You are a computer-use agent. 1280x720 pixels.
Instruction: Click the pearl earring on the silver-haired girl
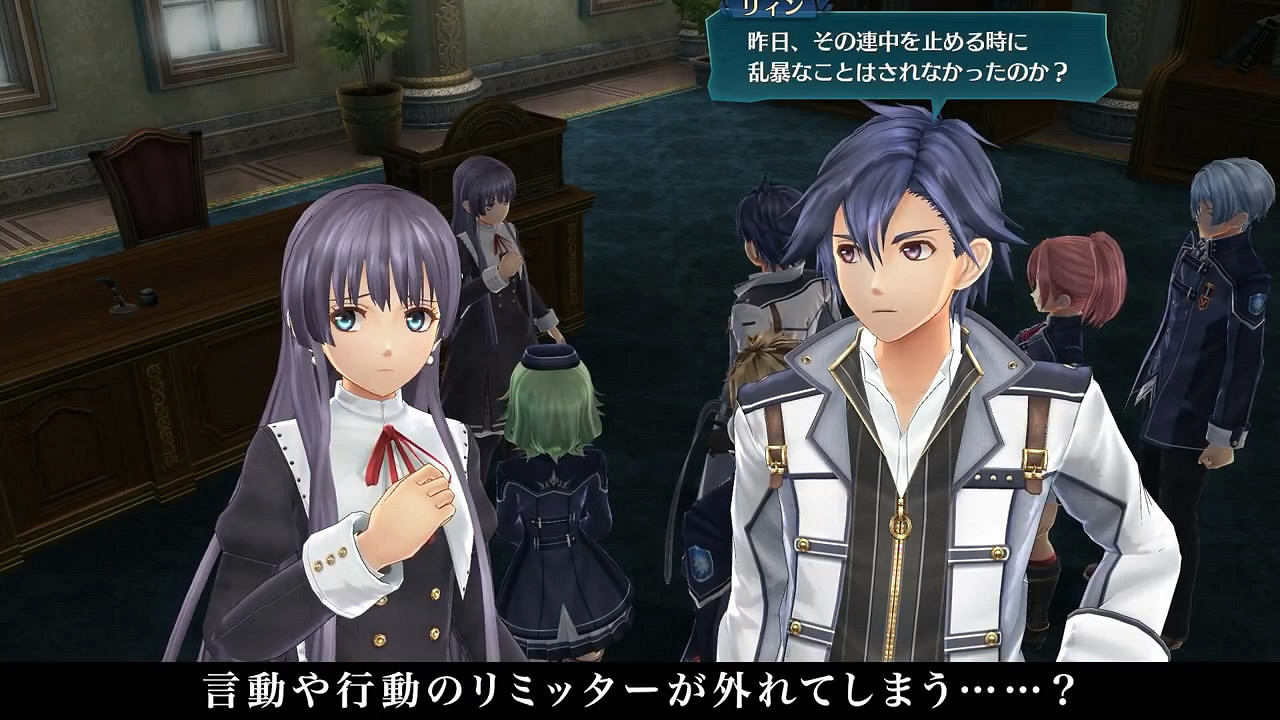(430, 358)
